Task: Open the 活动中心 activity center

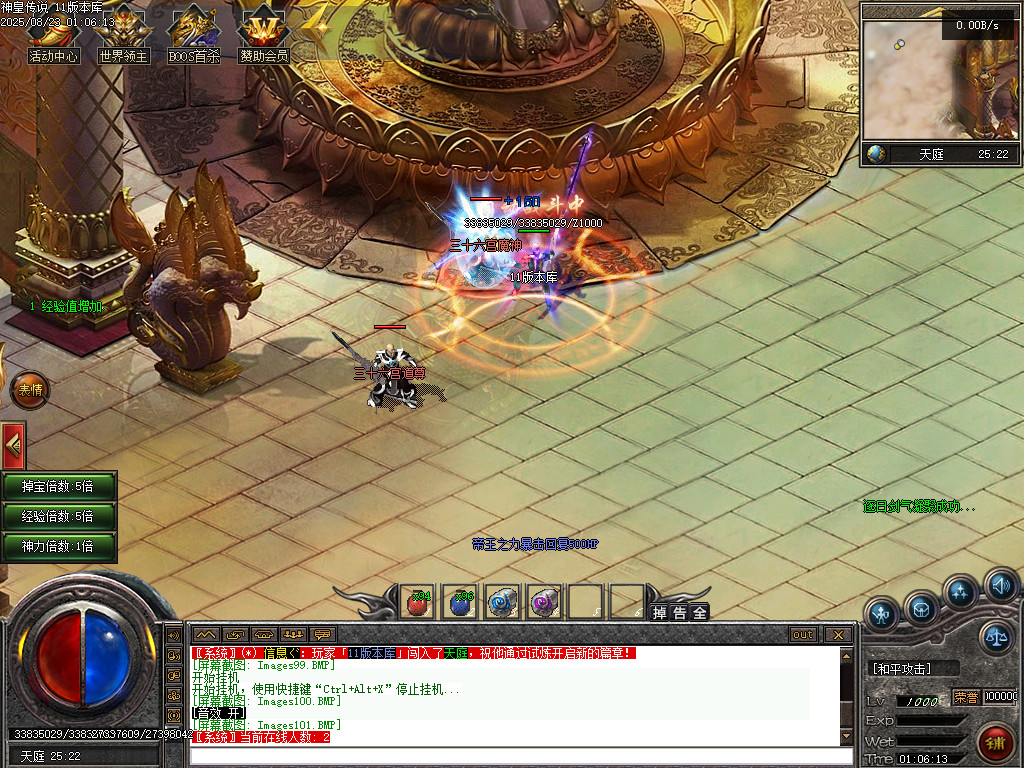Action: pyautogui.click(x=54, y=38)
